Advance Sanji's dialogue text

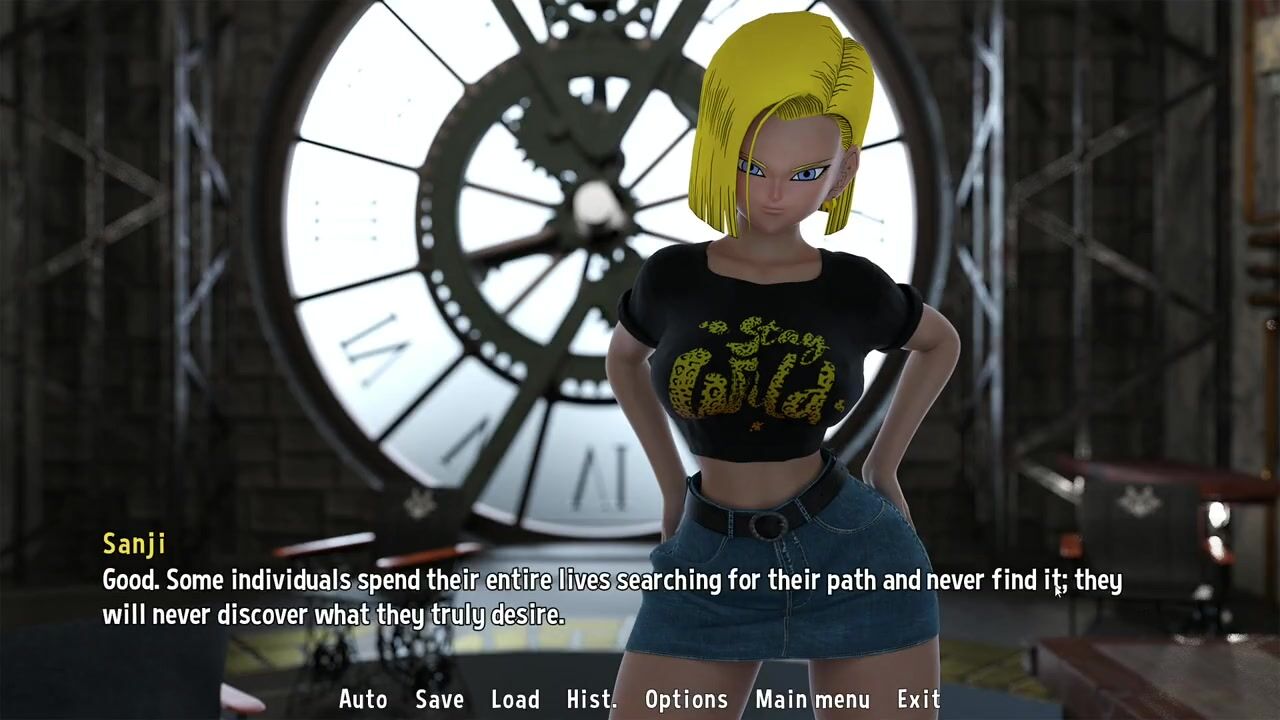[x=611, y=597]
